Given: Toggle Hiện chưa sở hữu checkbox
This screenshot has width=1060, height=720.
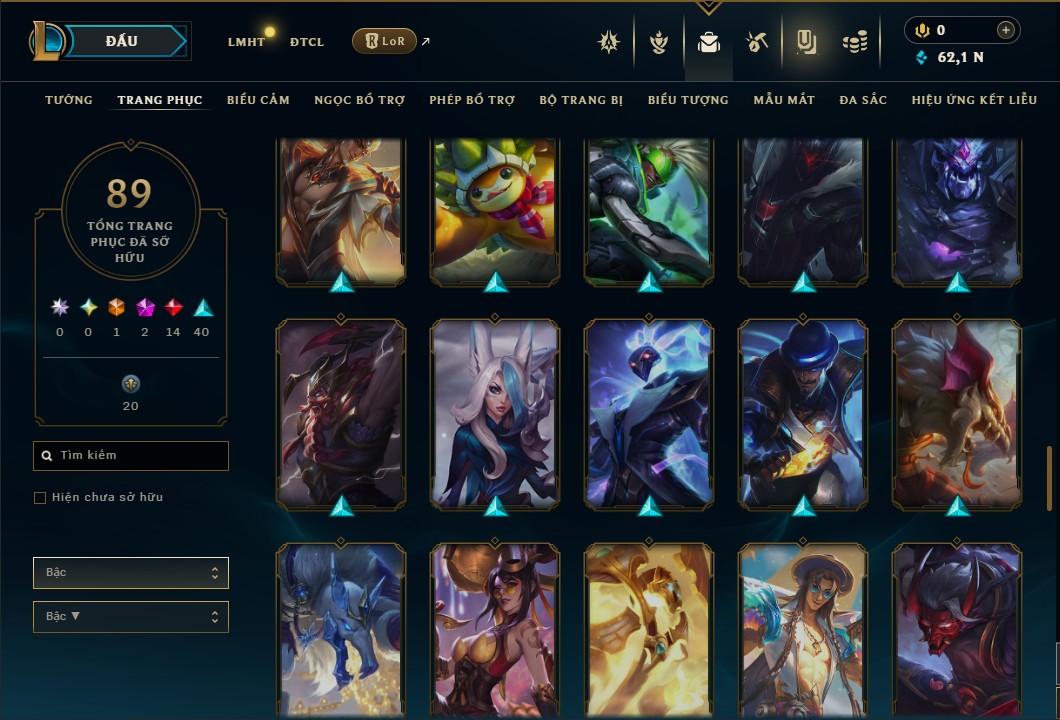Looking at the screenshot, I should [x=40, y=498].
